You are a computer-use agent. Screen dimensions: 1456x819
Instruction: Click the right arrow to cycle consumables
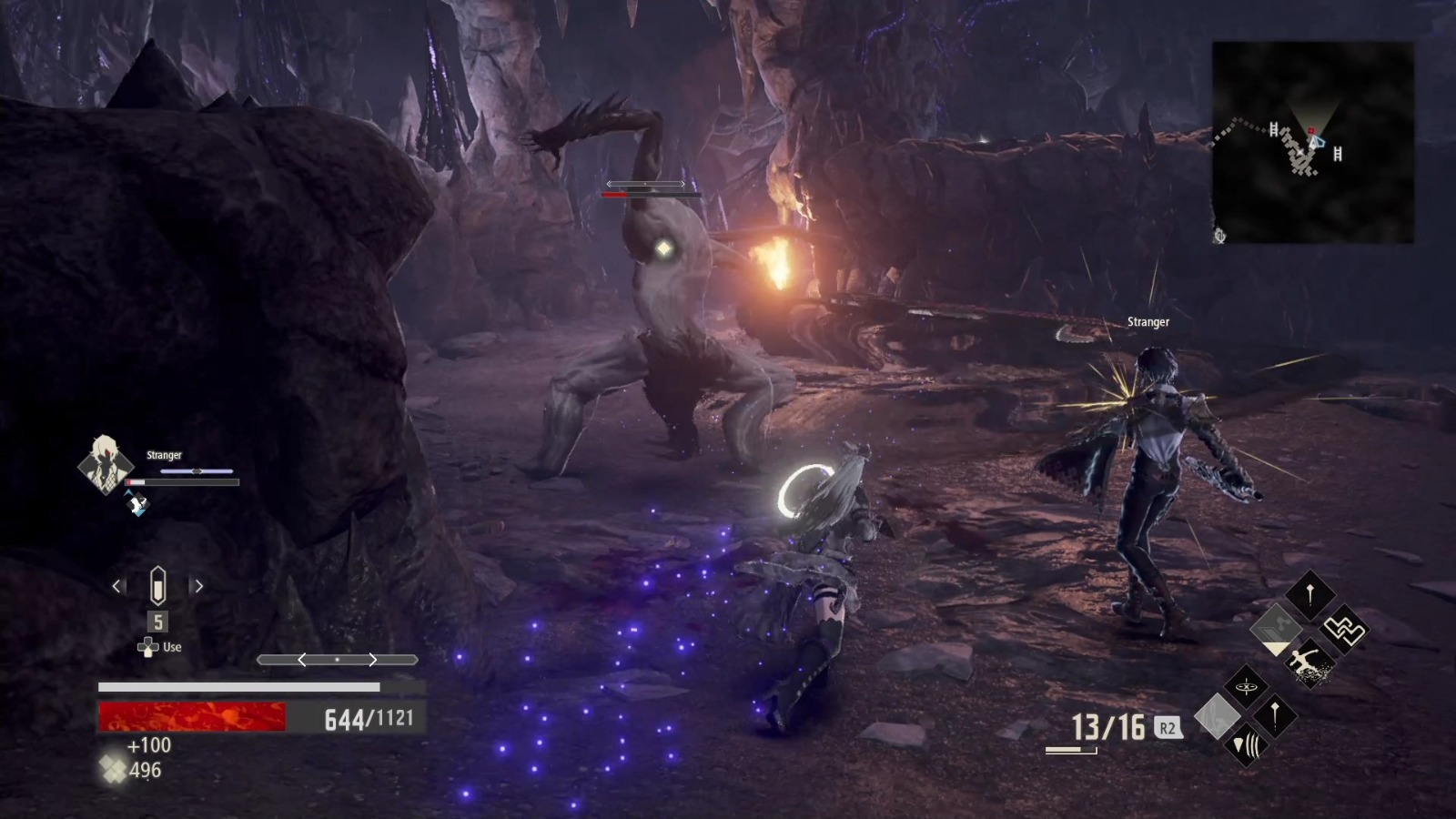197,585
